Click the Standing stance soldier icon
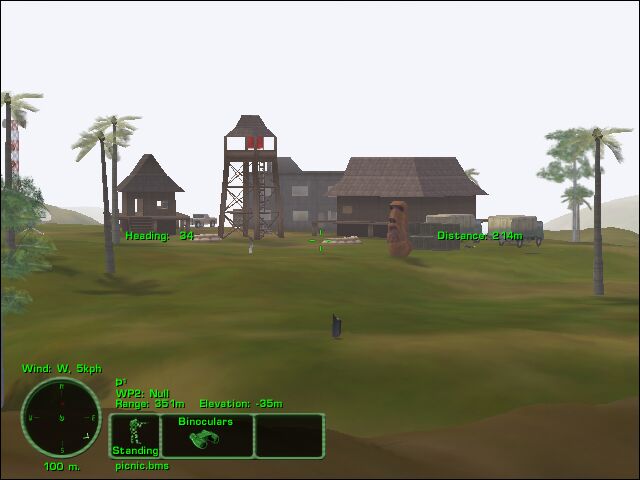The width and height of the screenshot is (640, 480). [133, 434]
